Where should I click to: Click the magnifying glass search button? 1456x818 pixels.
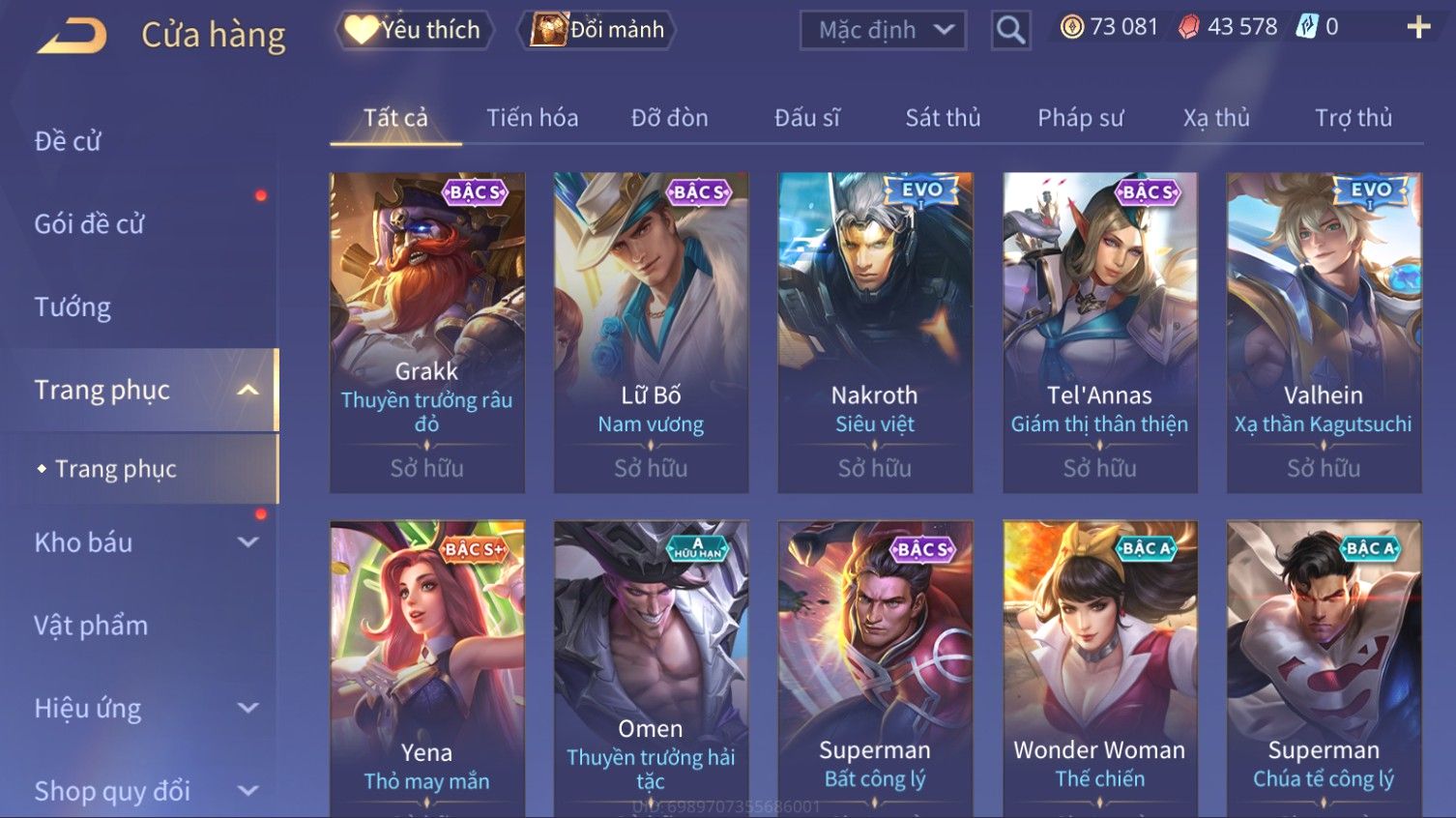click(x=1010, y=31)
